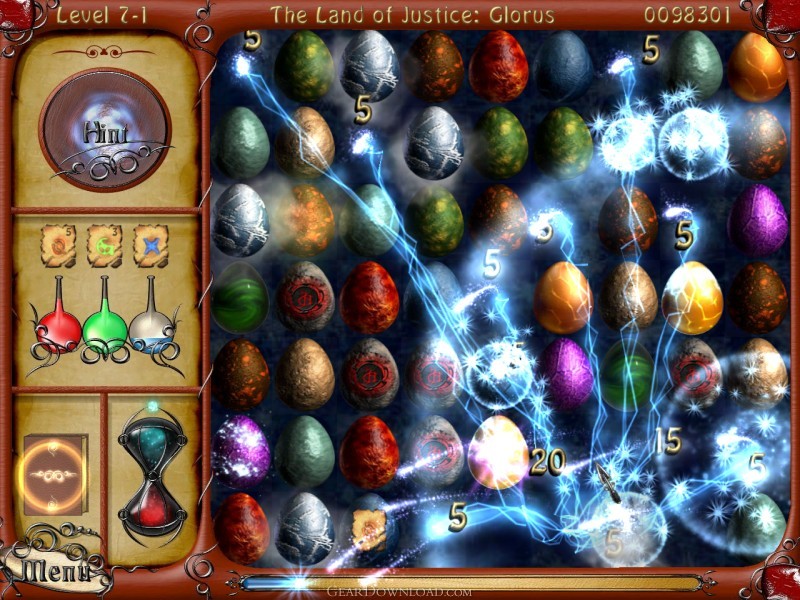The image size is (800, 600).
Task: Pick the parchment scroll tile on the board
Action: 368,525
